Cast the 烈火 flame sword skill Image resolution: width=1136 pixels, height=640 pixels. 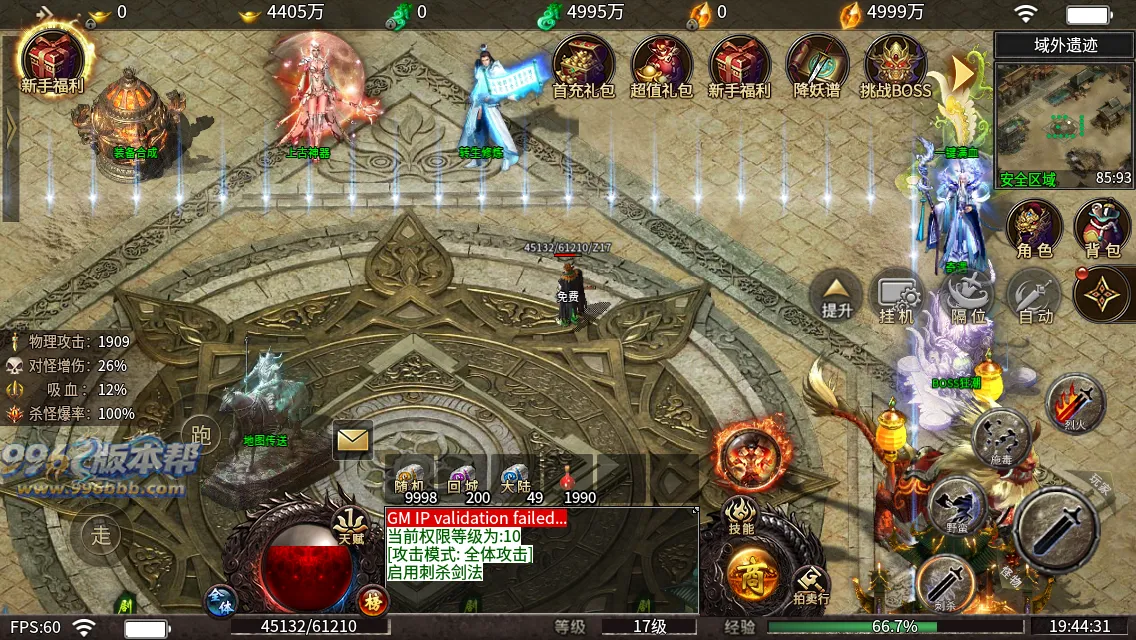(1075, 403)
